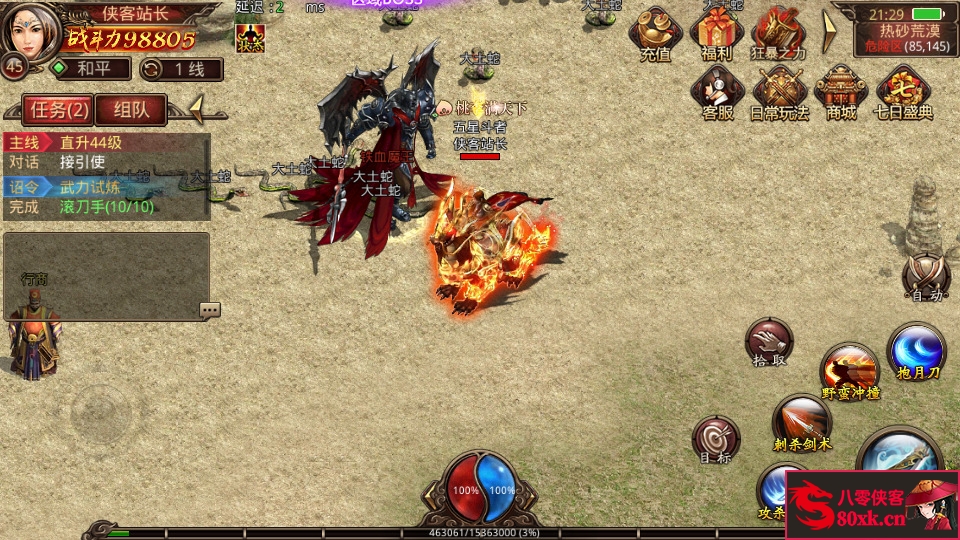Open the 日常玩法 daily activities
Image resolution: width=960 pixels, height=540 pixels.
[x=779, y=92]
